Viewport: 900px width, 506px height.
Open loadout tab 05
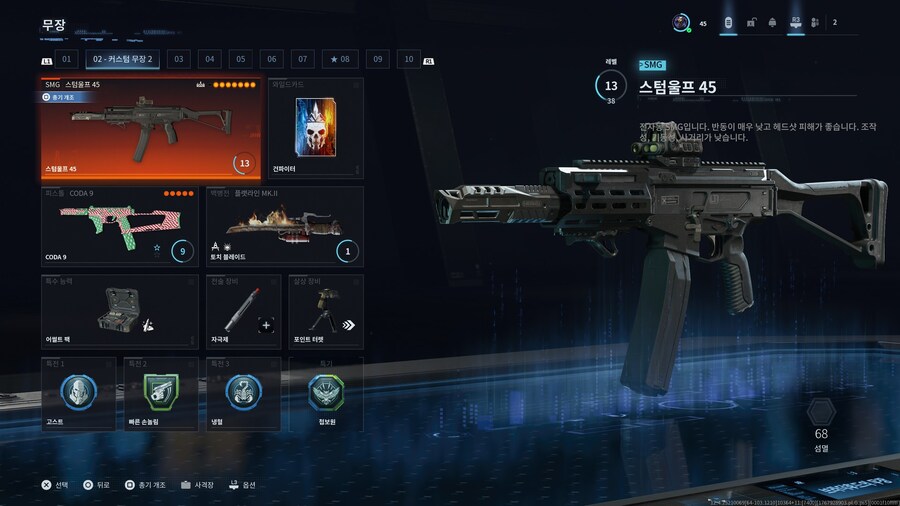tap(241, 60)
